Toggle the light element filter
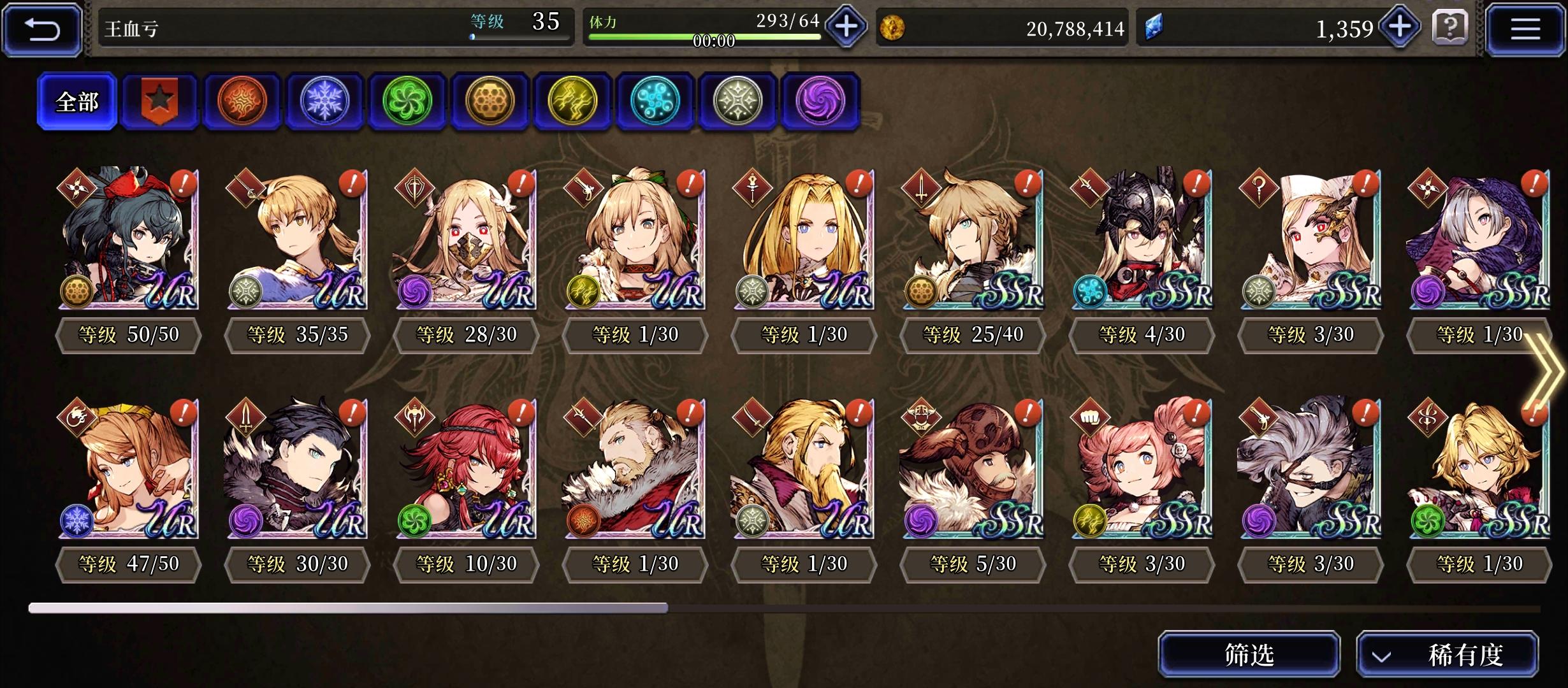Image resolution: width=1568 pixels, height=688 pixels. pos(737,101)
